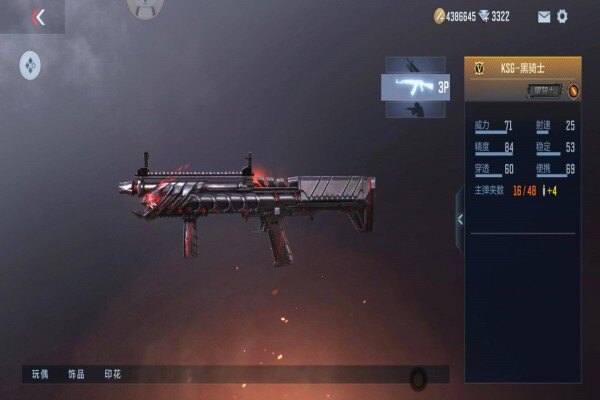Click the gold coin currency icon

pos(438,16)
